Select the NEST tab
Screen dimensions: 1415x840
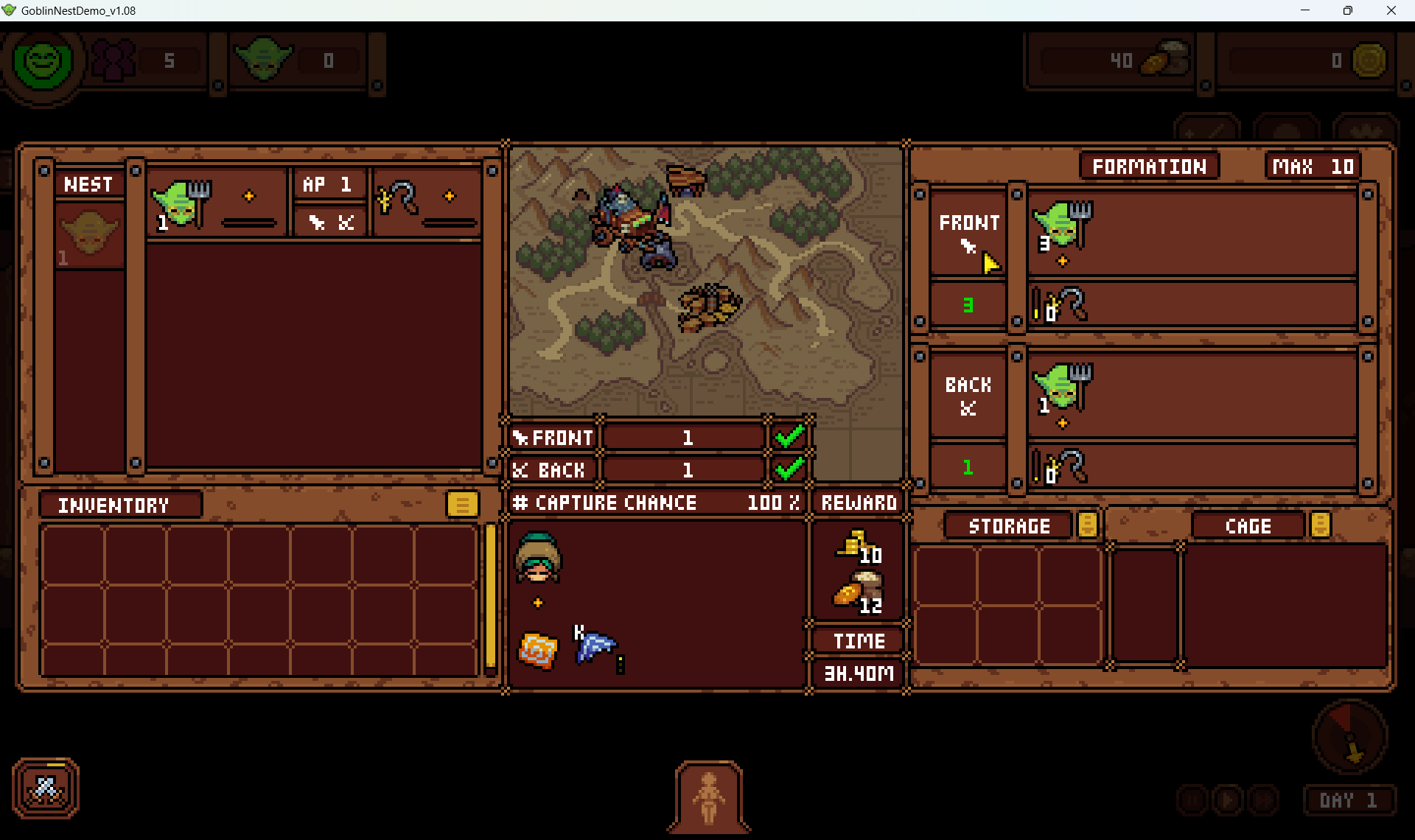point(88,183)
